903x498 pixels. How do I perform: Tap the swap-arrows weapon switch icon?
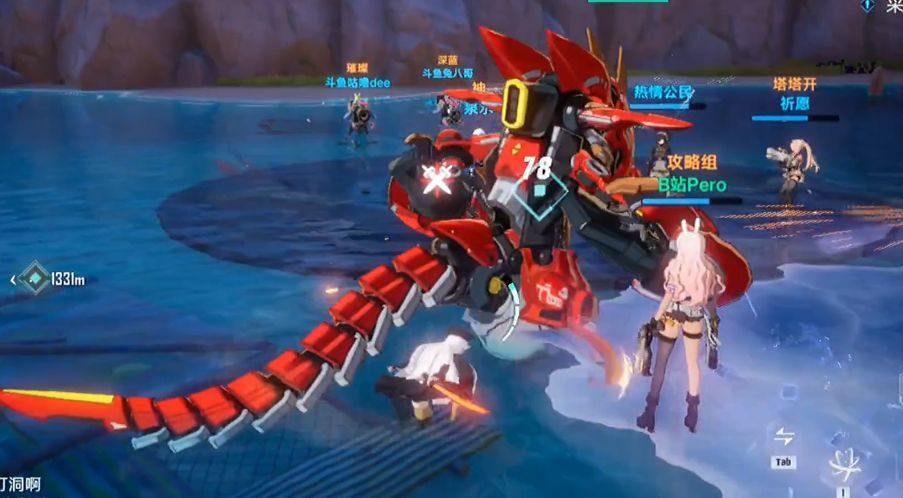tap(783, 438)
